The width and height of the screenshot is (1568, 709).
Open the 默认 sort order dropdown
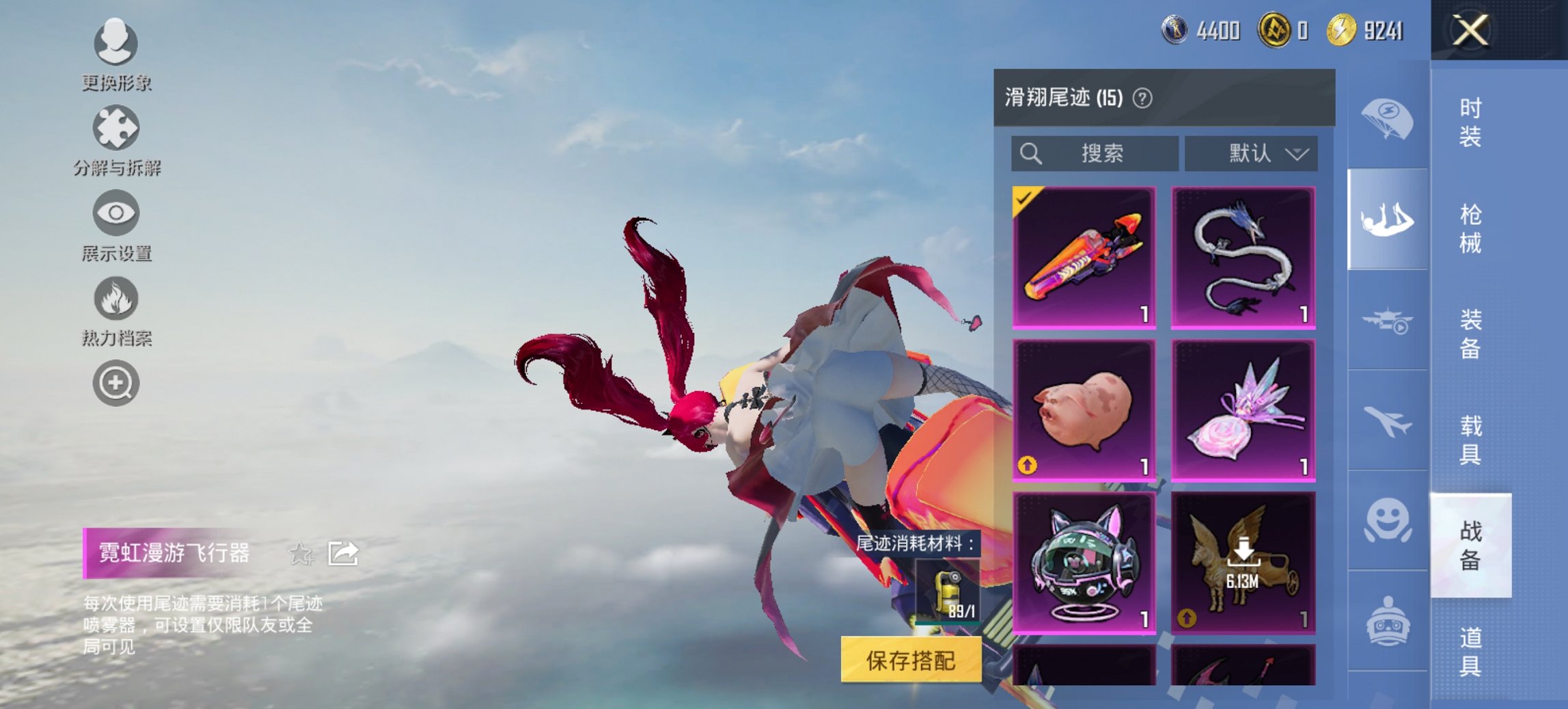(1250, 154)
